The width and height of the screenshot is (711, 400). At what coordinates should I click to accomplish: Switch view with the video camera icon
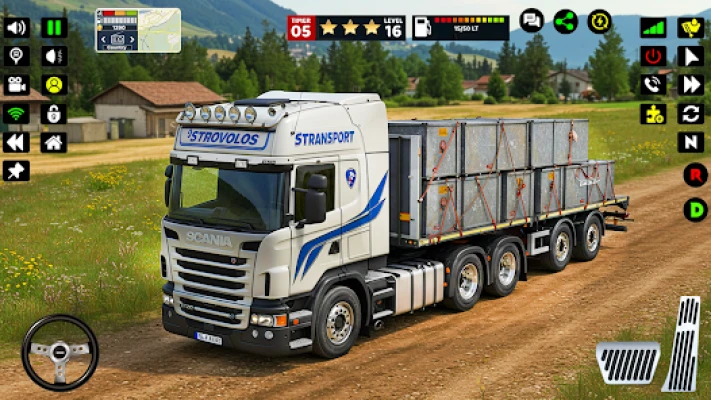(x=16, y=85)
